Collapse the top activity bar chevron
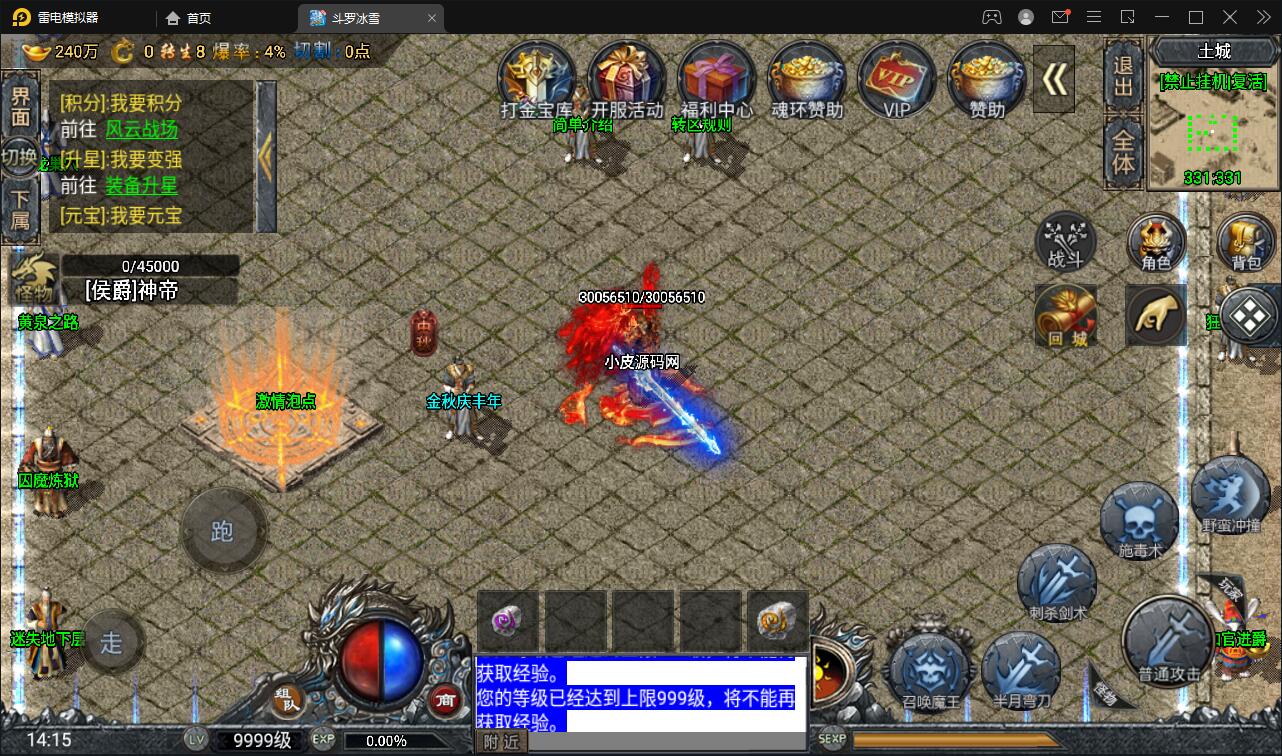Viewport: 1282px width, 756px height. pyautogui.click(x=1054, y=78)
